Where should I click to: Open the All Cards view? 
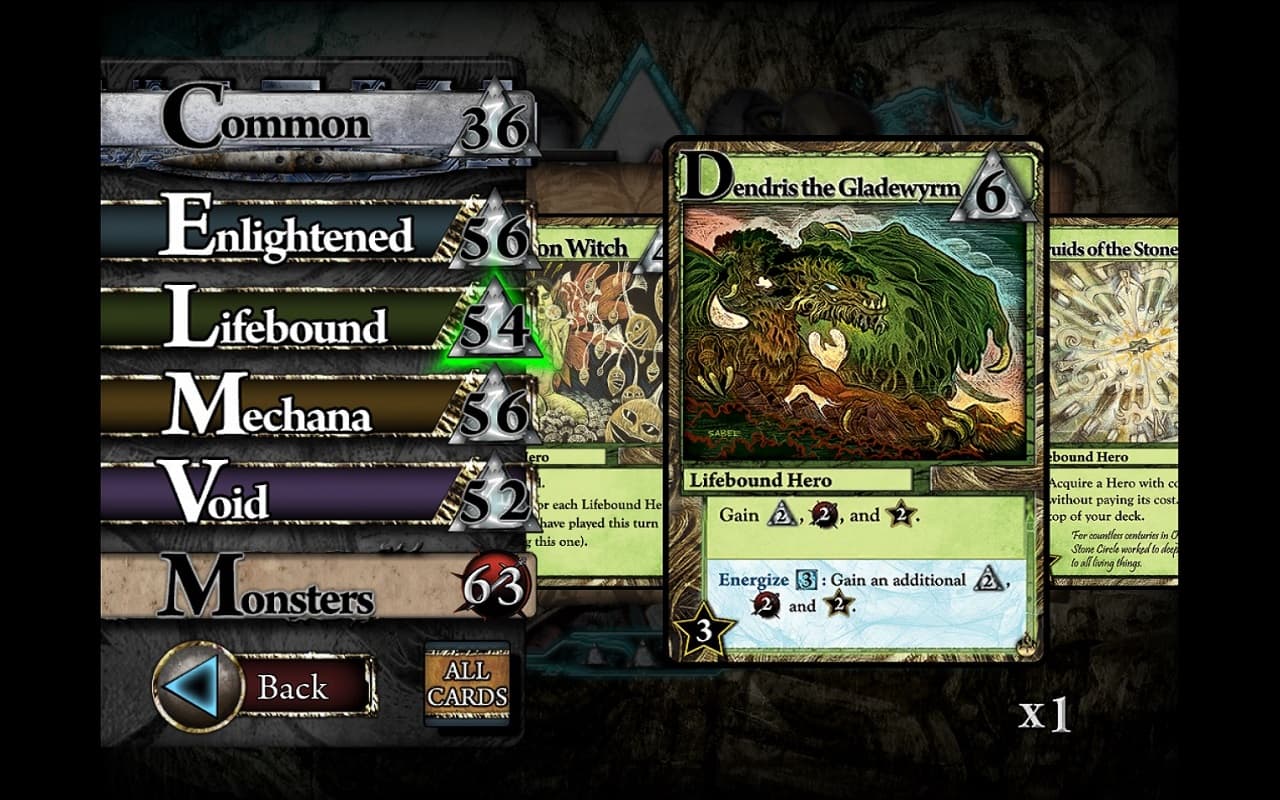pos(467,685)
